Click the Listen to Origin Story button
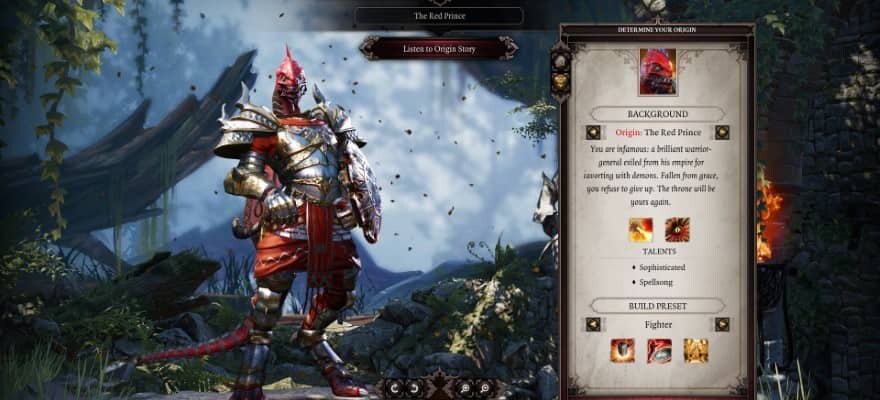 click(439, 48)
